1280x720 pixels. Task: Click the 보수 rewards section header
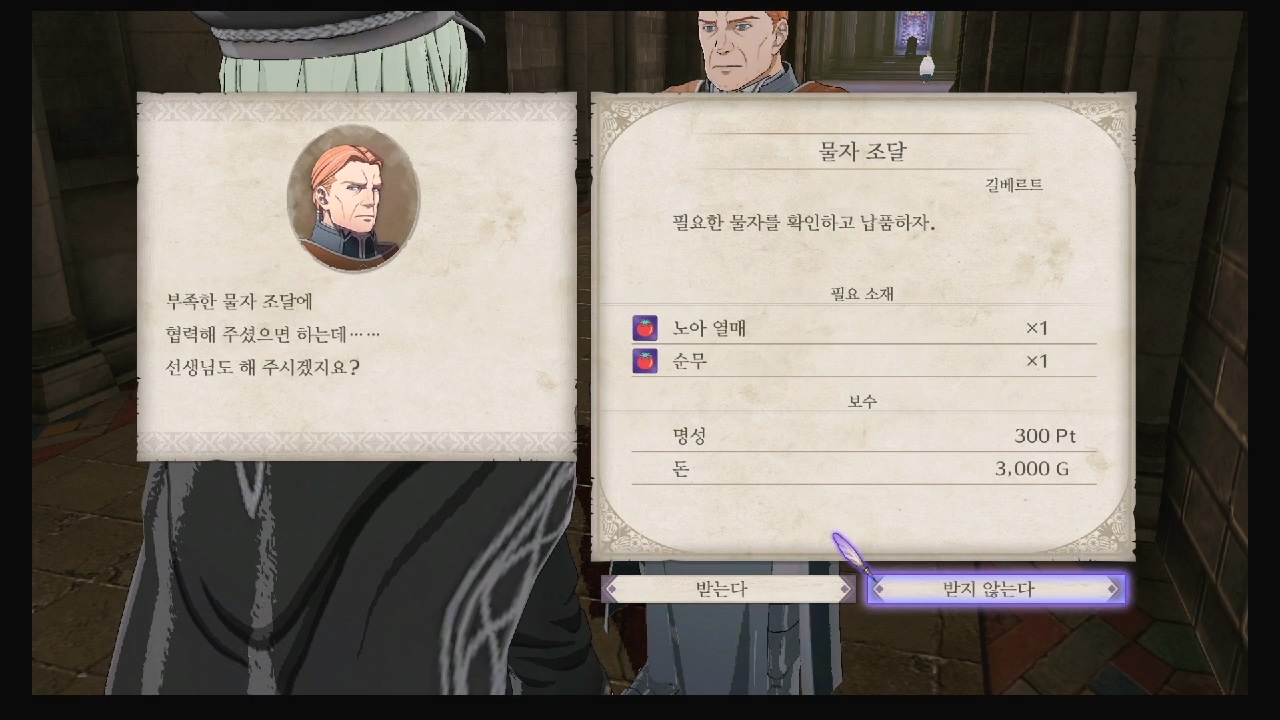click(x=862, y=399)
